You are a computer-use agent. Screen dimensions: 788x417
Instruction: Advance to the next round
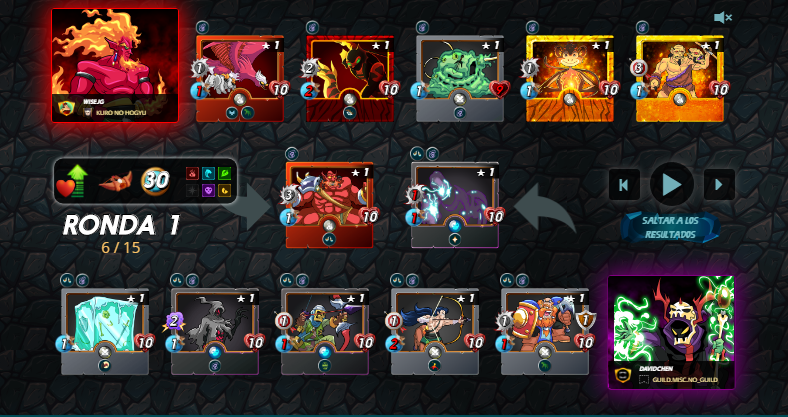[719, 184]
